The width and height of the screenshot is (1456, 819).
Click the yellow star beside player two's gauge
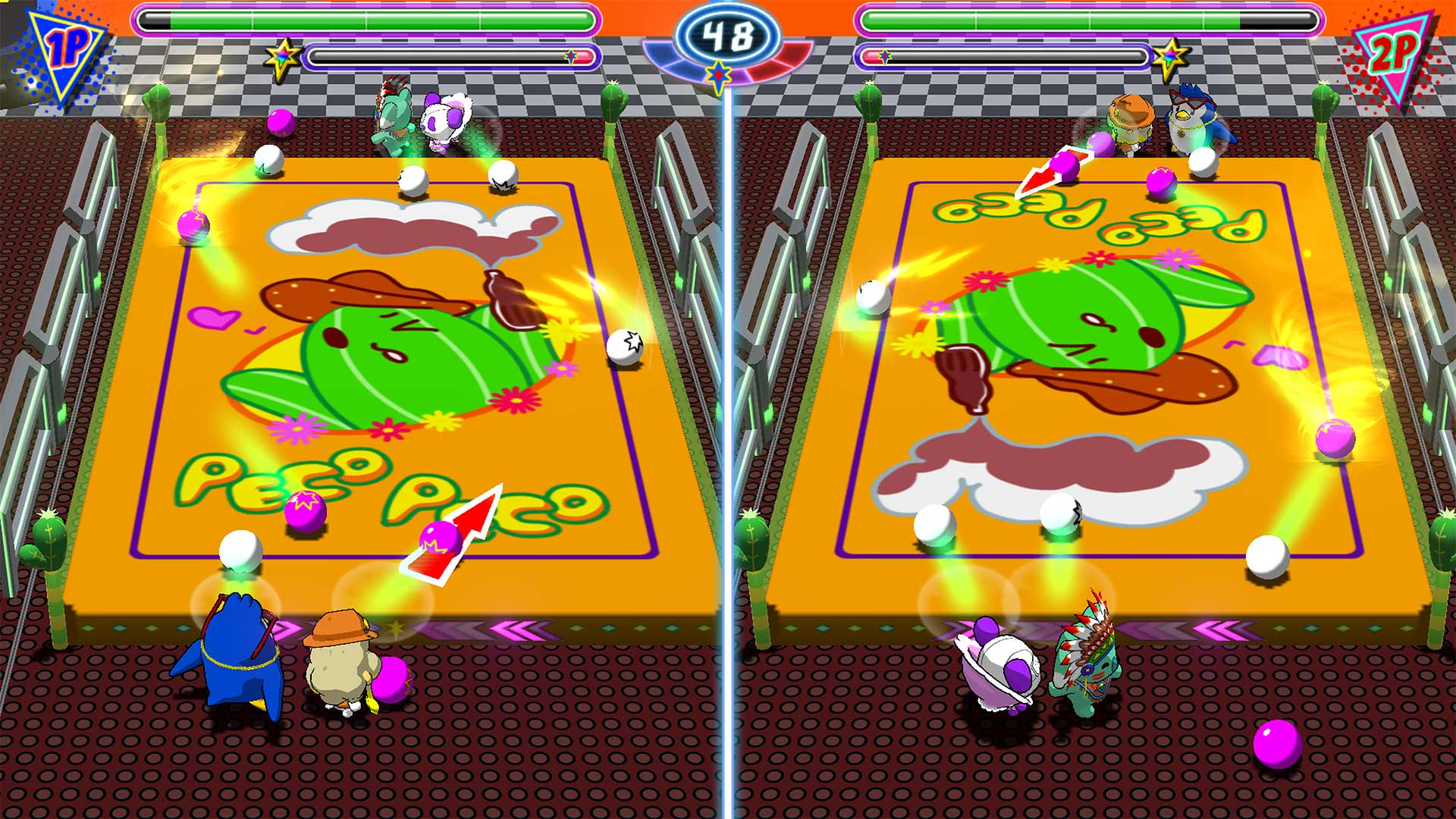coord(1170,55)
